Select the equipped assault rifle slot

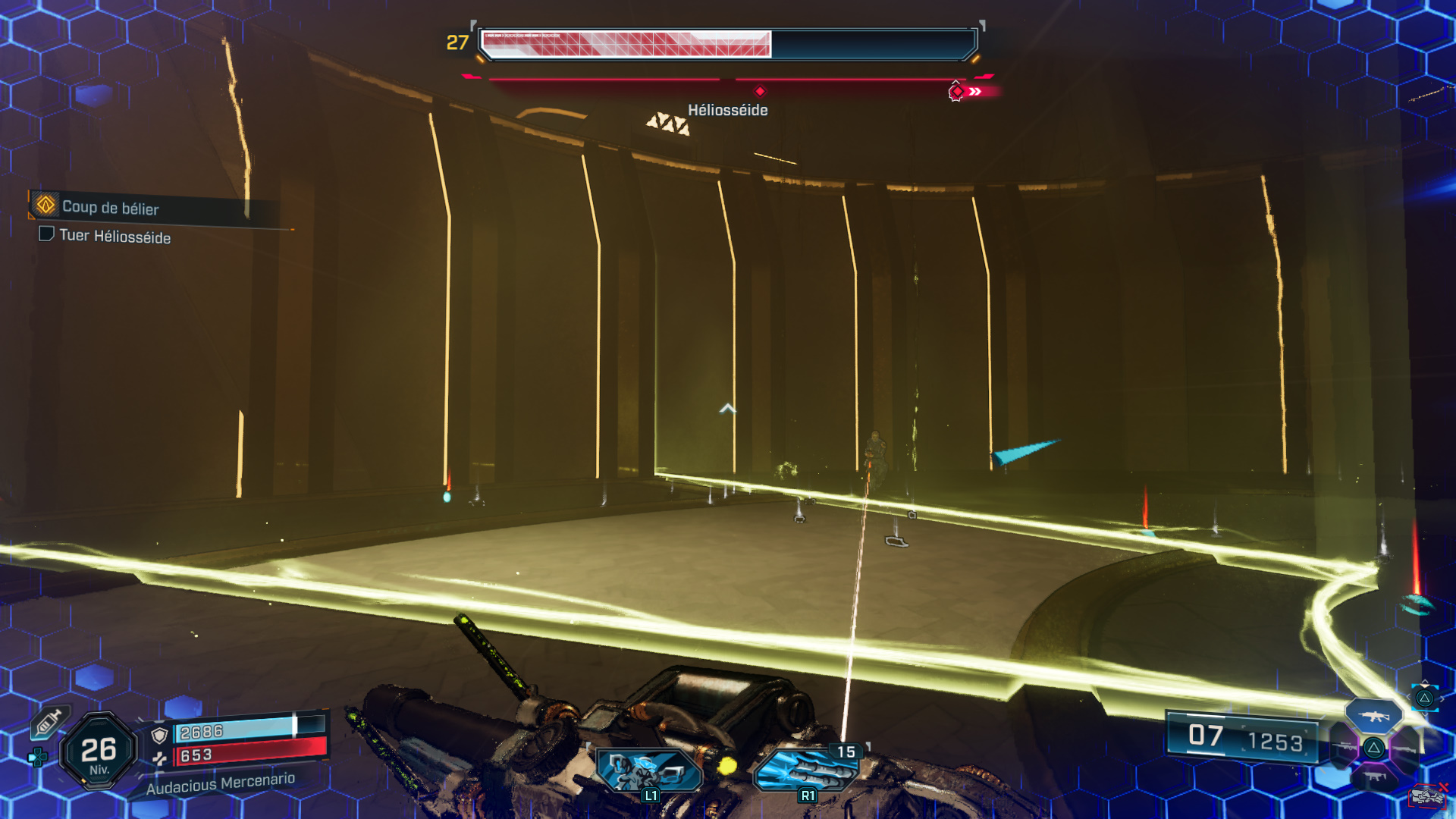[1373, 716]
